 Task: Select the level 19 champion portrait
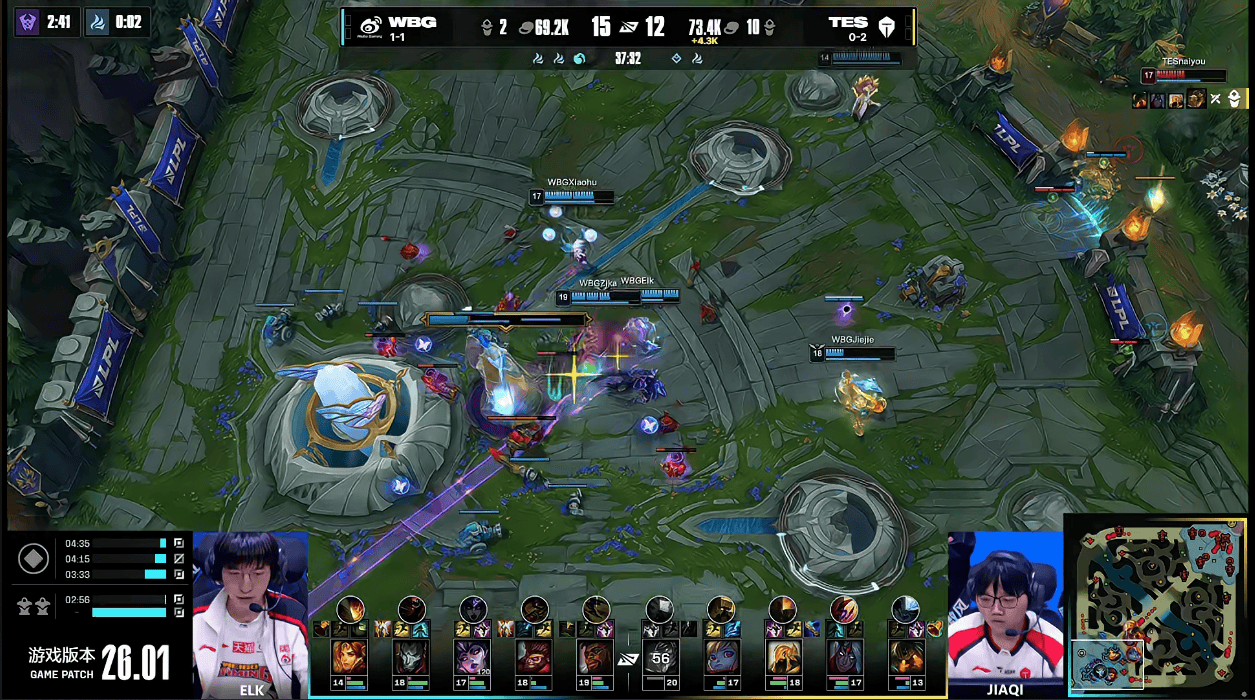coord(597,657)
